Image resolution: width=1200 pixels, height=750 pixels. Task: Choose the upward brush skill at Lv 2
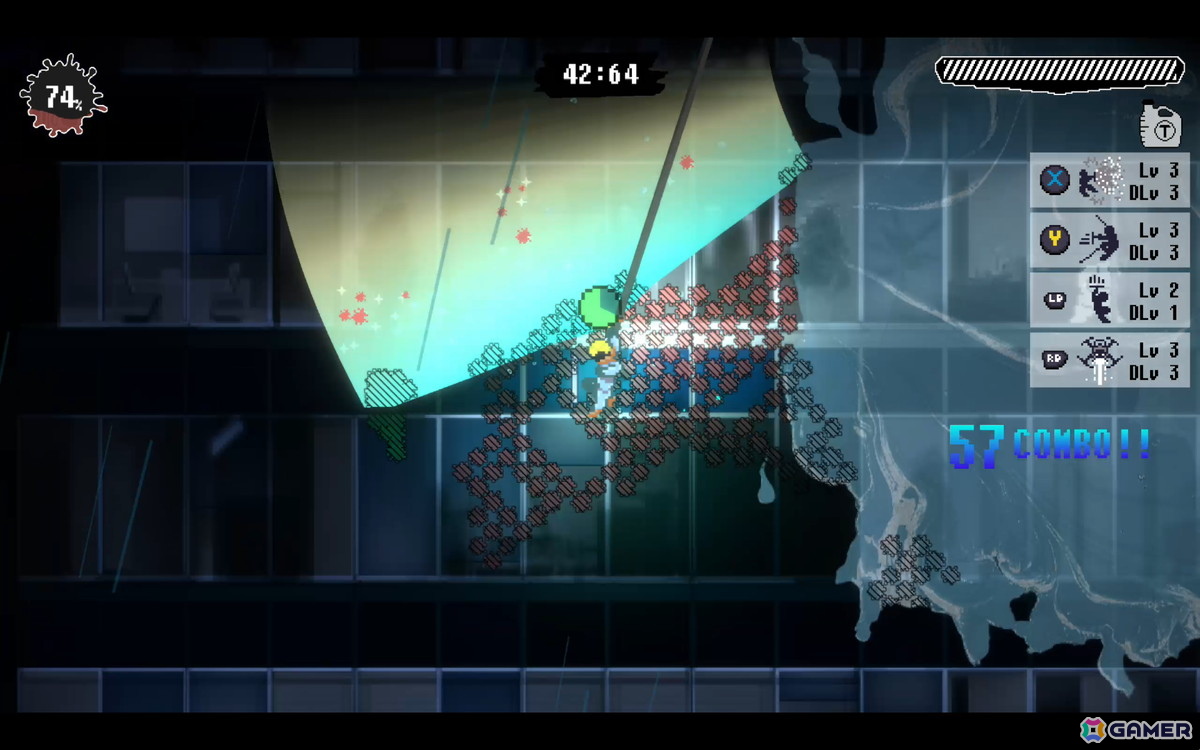[1109, 300]
